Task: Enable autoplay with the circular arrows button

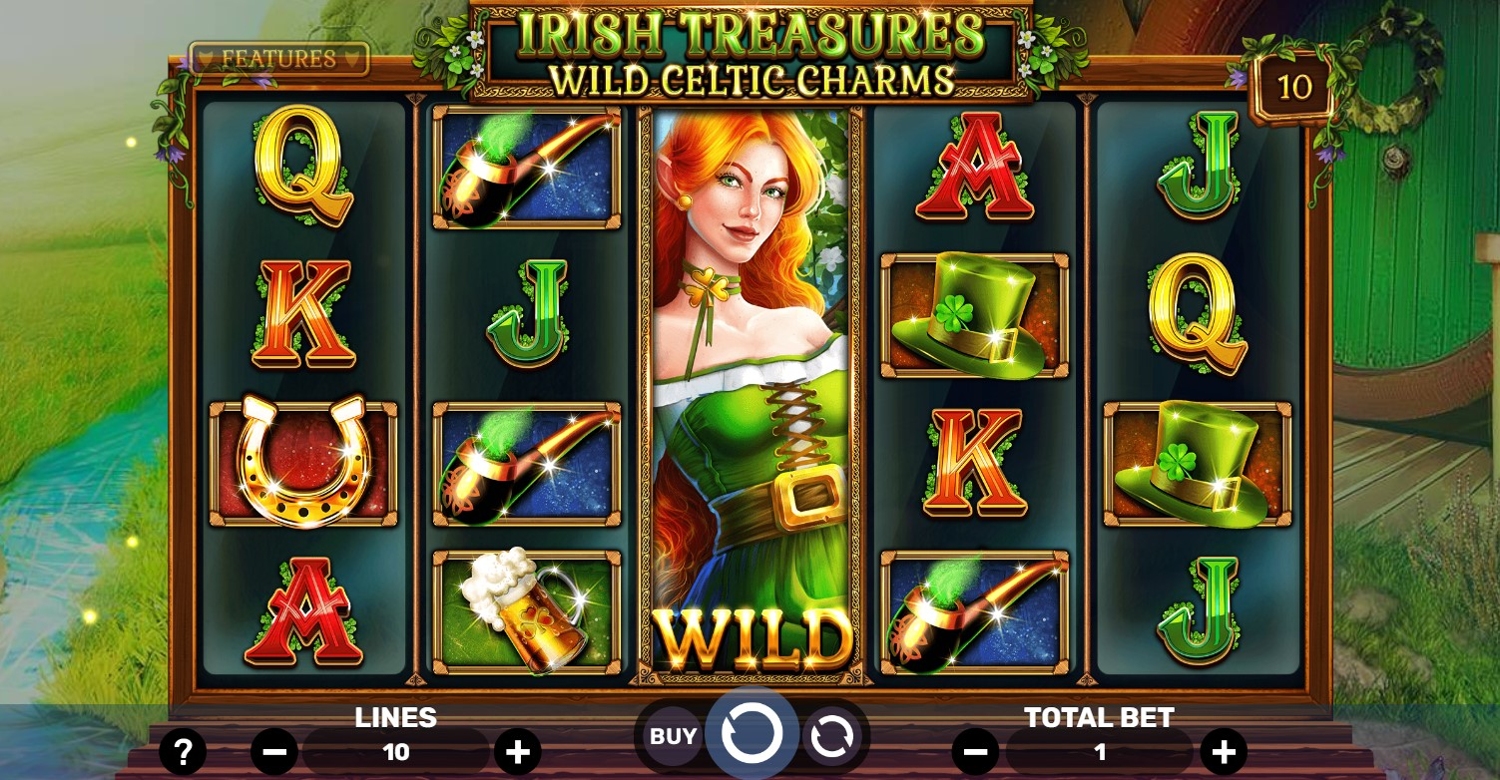Action: pyautogui.click(x=830, y=738)
